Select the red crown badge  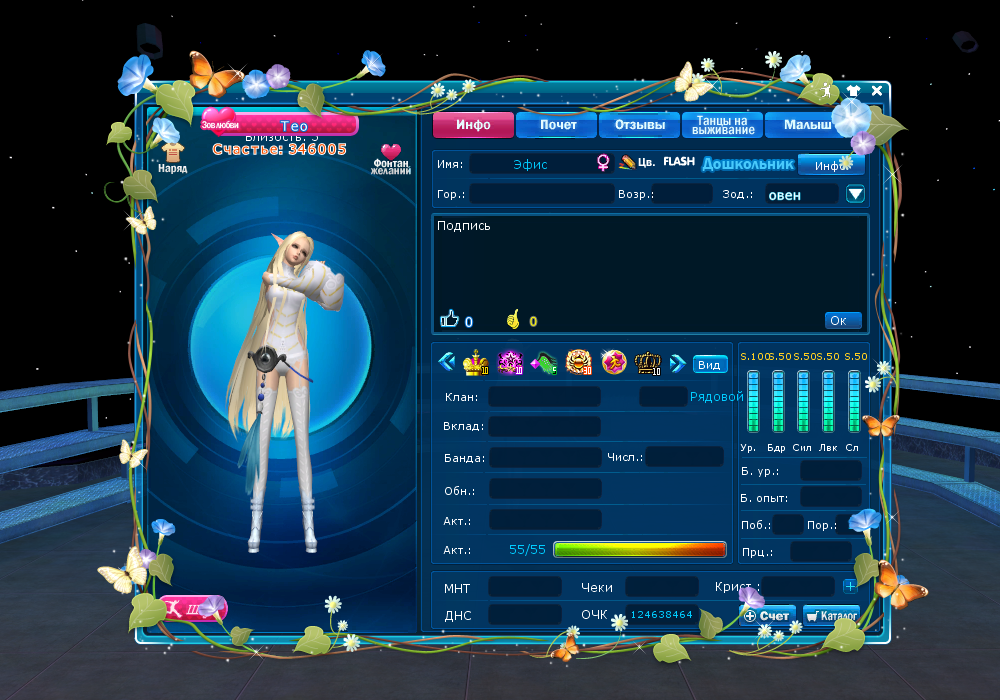click(474, 362)
